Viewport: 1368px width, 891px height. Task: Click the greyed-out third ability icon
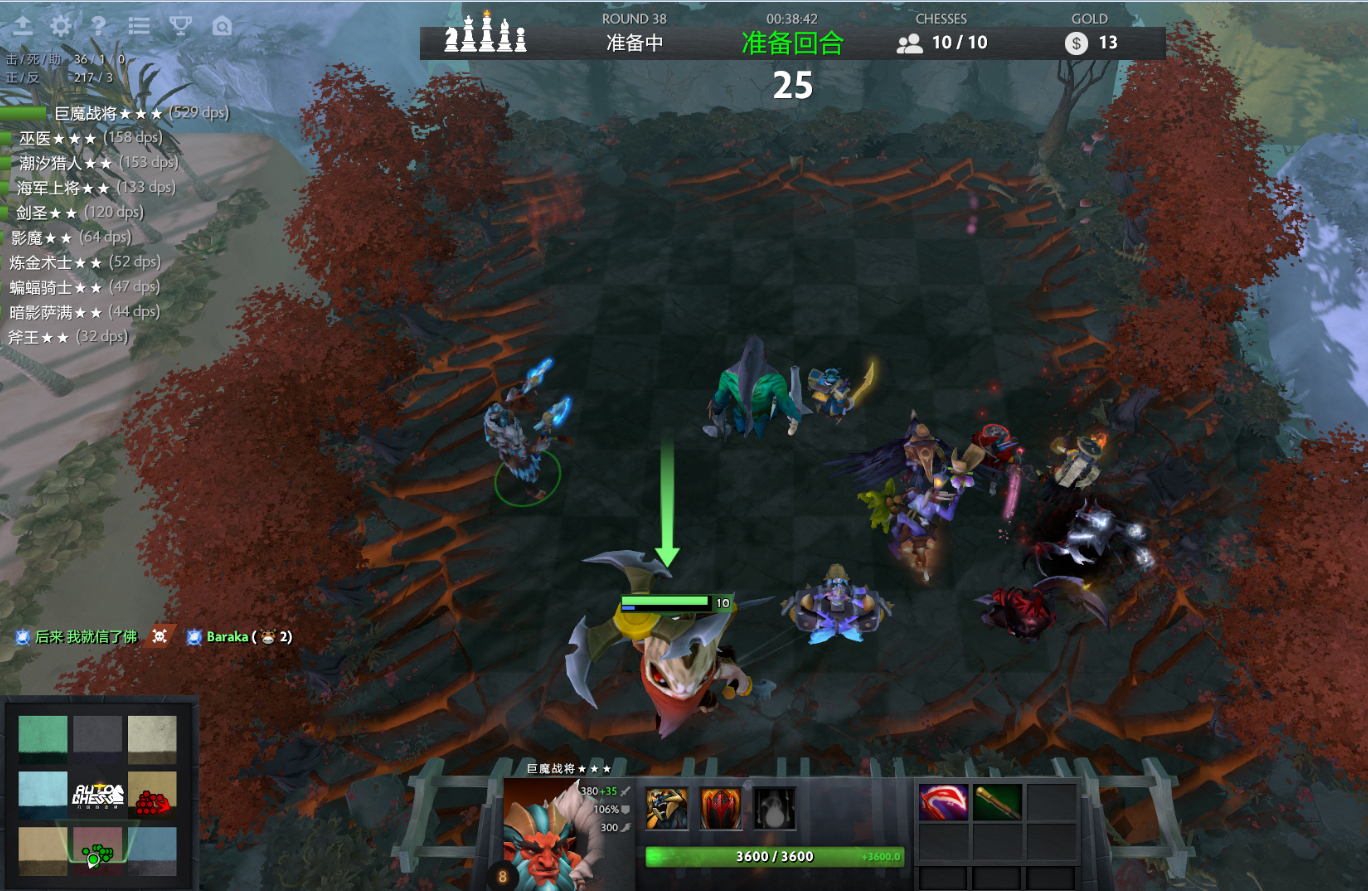pos(774,808)
